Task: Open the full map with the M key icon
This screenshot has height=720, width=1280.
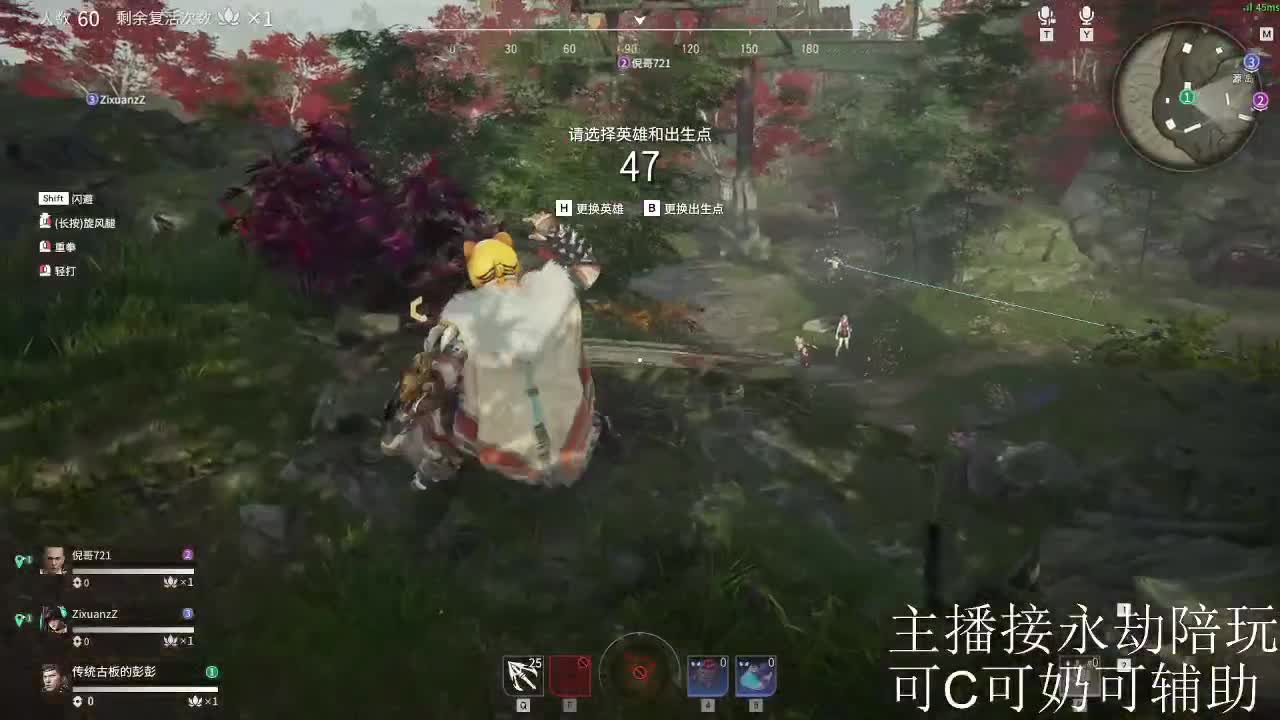Action: (1266, 33)
